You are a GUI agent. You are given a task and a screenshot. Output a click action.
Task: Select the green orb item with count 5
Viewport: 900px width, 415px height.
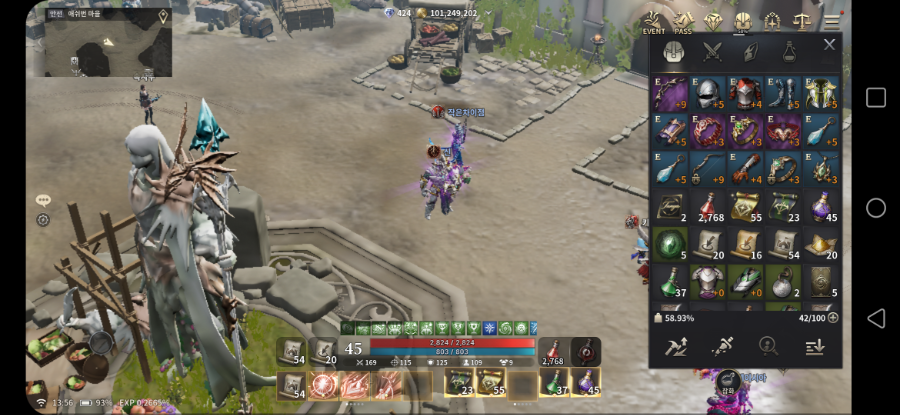click(669, 245)
